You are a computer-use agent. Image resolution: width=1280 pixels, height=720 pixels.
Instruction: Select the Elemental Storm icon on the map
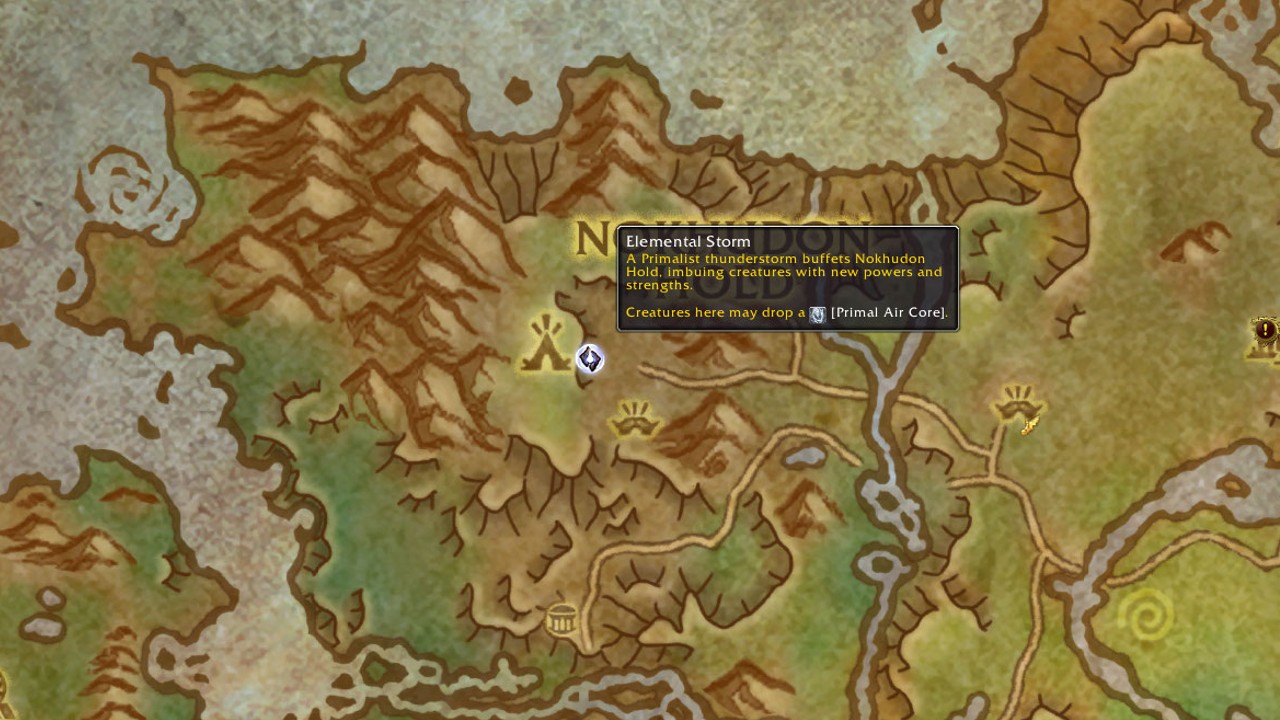(x=589, y=360)
